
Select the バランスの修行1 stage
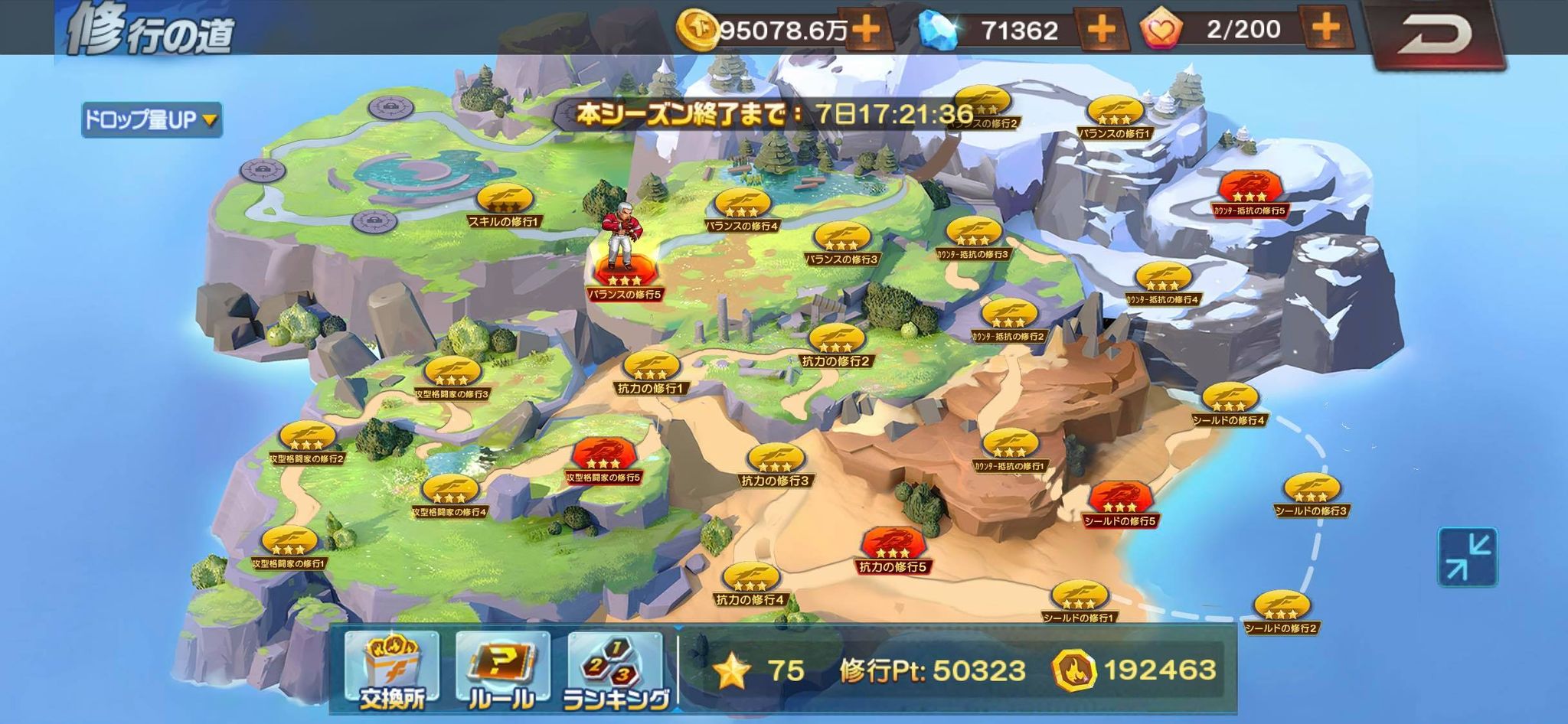[1115, 116]
